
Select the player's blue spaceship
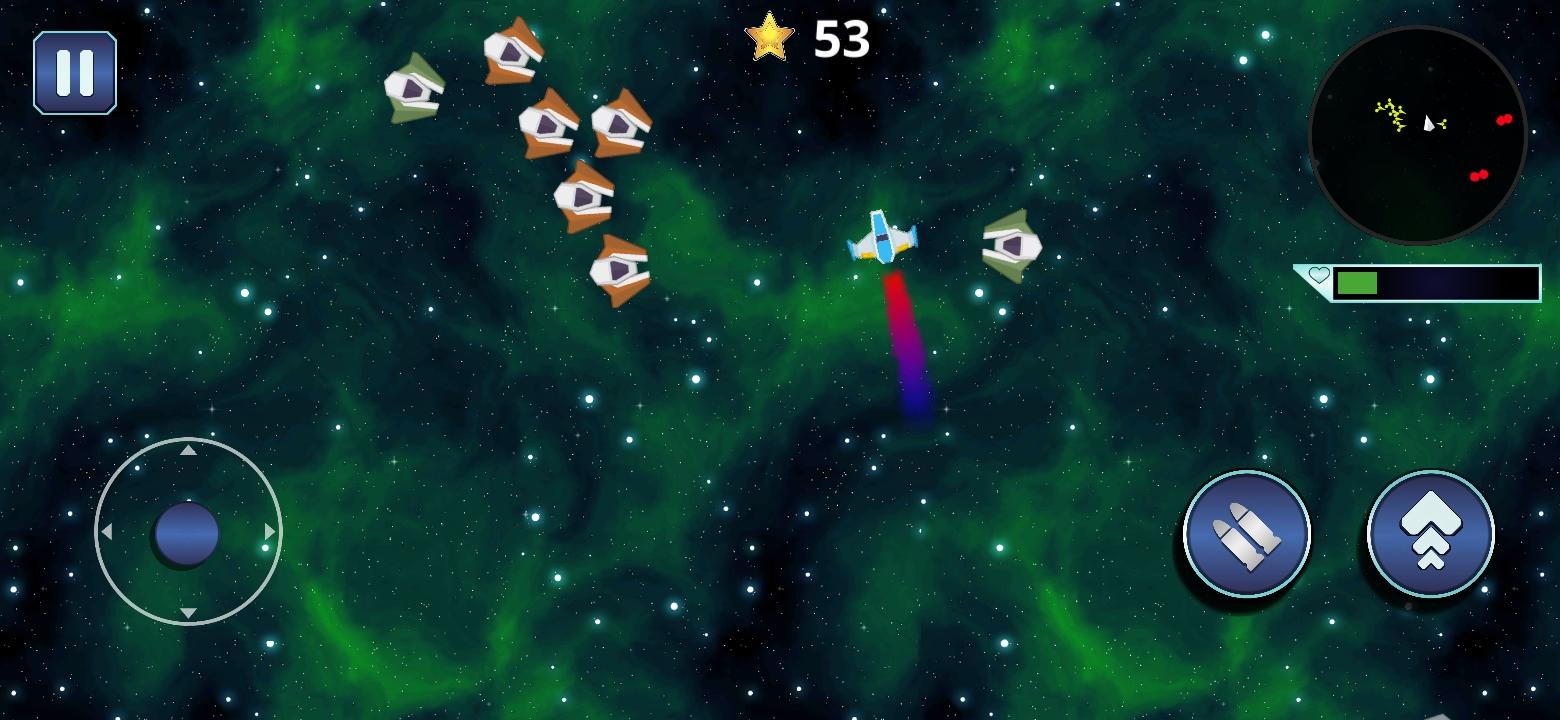(884, 236)
